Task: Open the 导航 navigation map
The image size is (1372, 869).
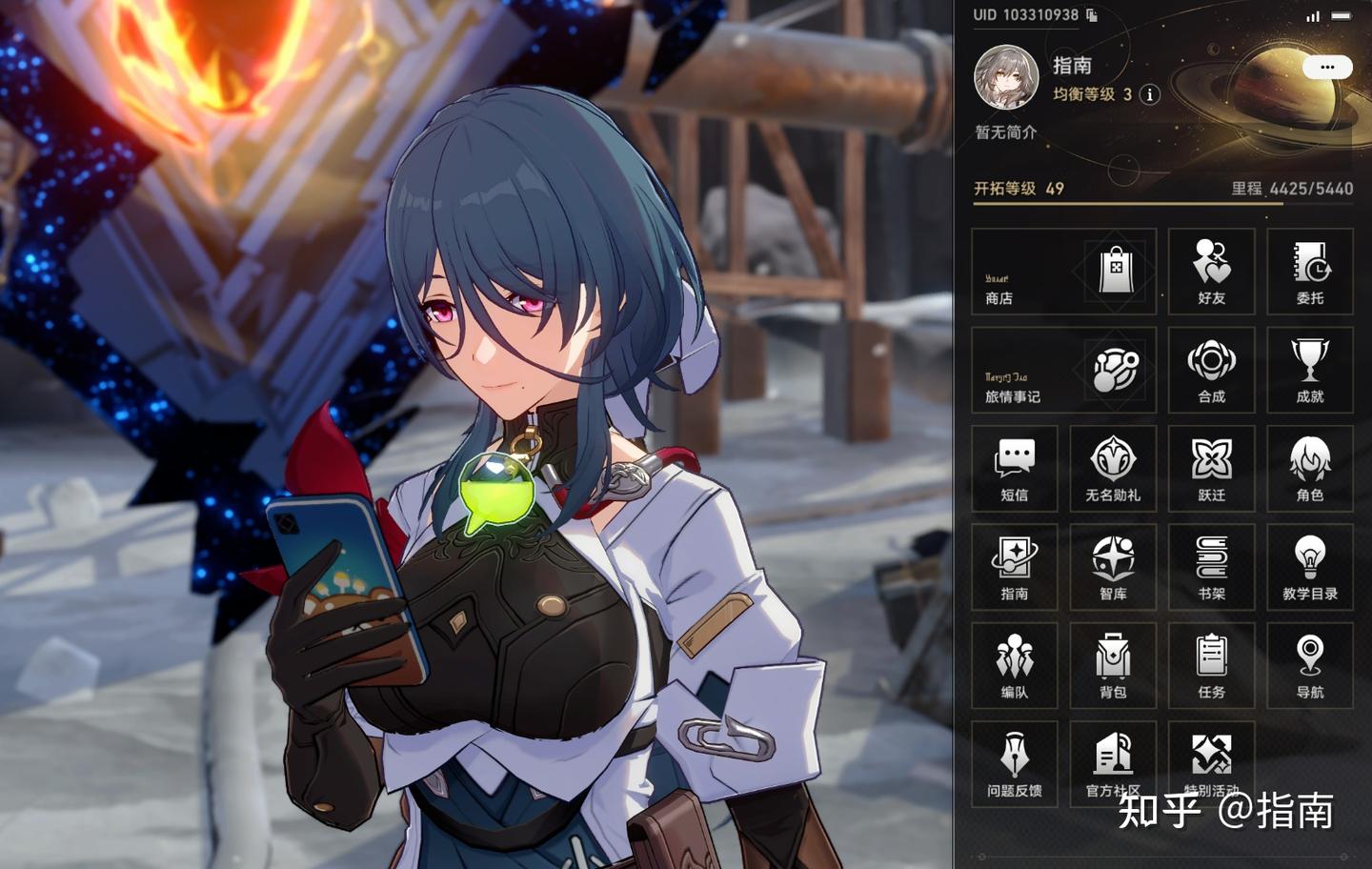Action: [1310, 665]
